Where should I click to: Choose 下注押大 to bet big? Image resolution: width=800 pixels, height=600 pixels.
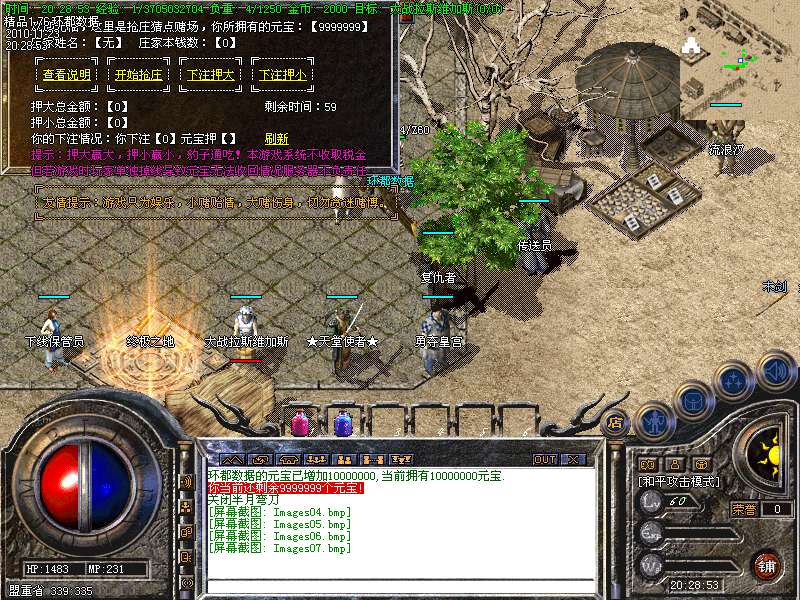pos(209,75)
